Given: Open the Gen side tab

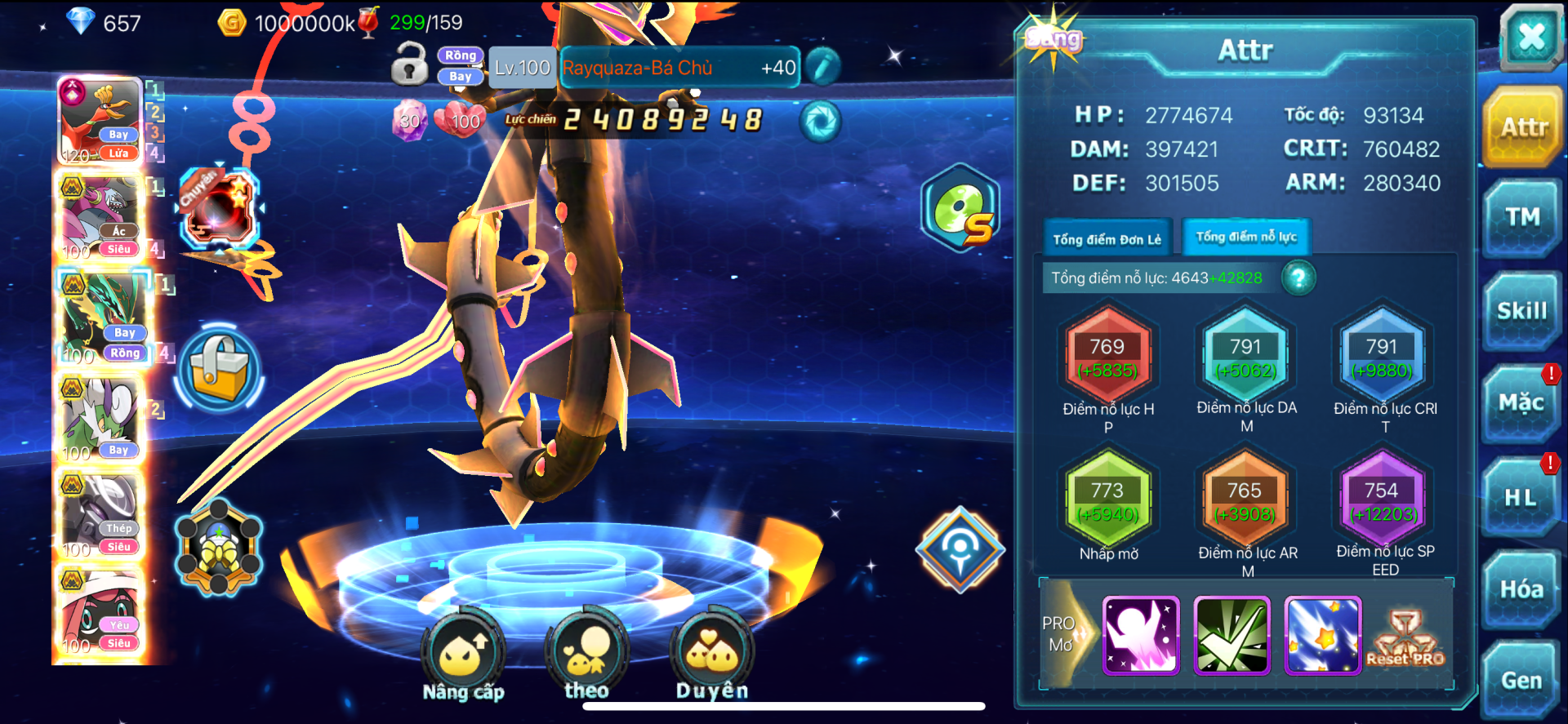Looking at the screenshot, I should 1521,681.
